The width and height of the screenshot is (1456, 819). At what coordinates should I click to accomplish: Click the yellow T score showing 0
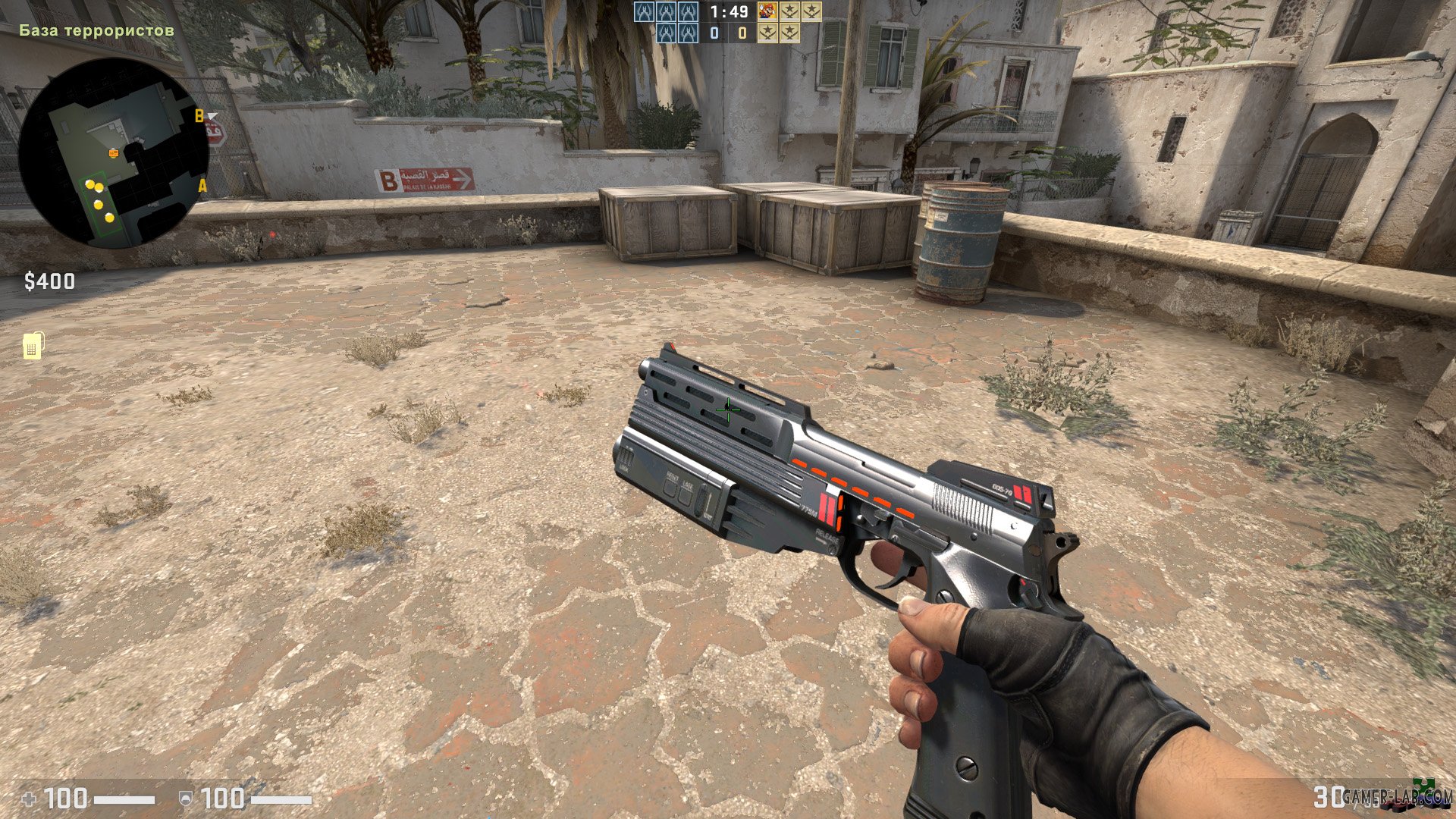coord(742,33)
